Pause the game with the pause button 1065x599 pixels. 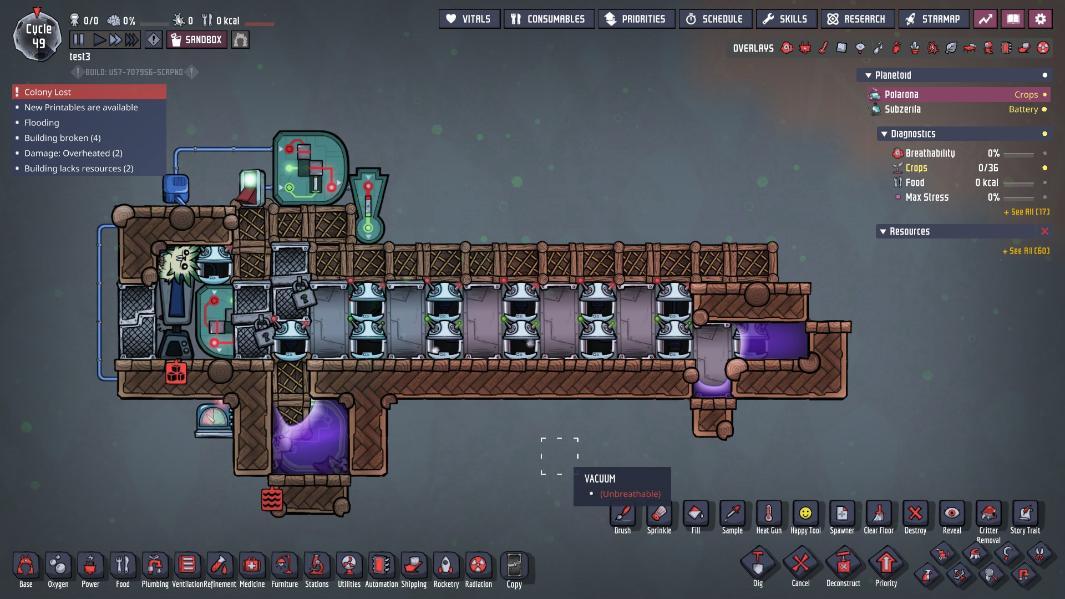(79, 40)
